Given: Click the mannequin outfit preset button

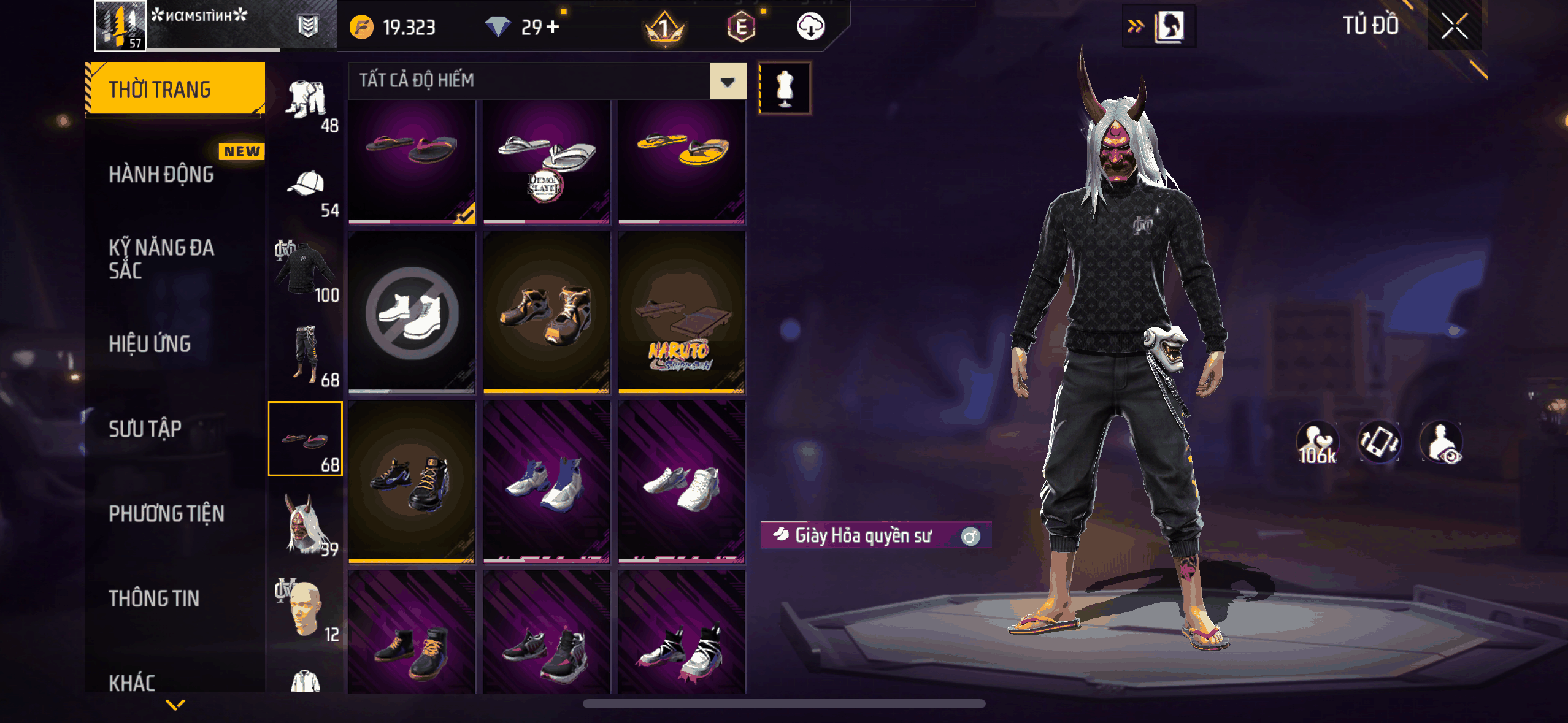Looking at the screenshot, I should click(x=785, y=88).
